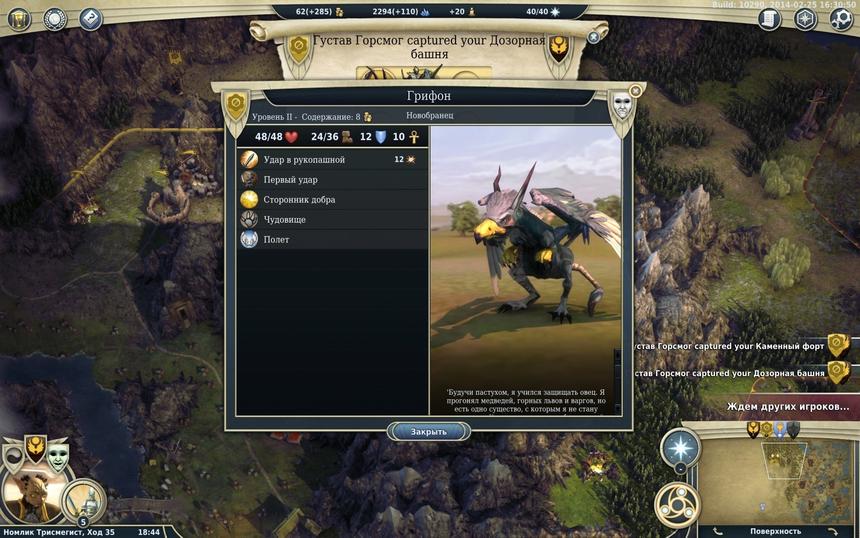860x538 pixels.
Task: Open the scroll document icon in the top-right
Action: point(769,18)
